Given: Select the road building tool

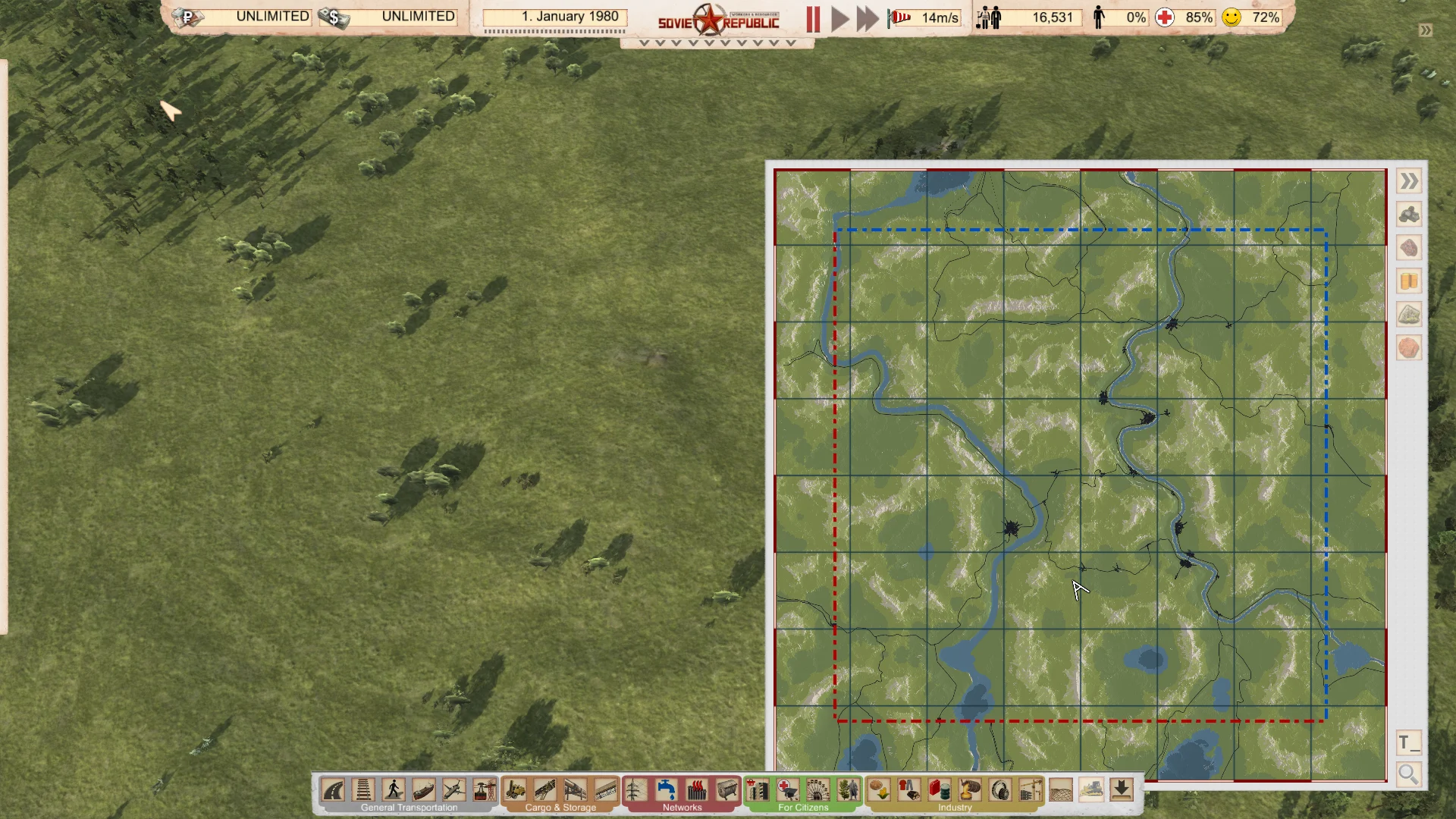Looking at the screenshot, I should pyautogui.click(x=331, y=791).
